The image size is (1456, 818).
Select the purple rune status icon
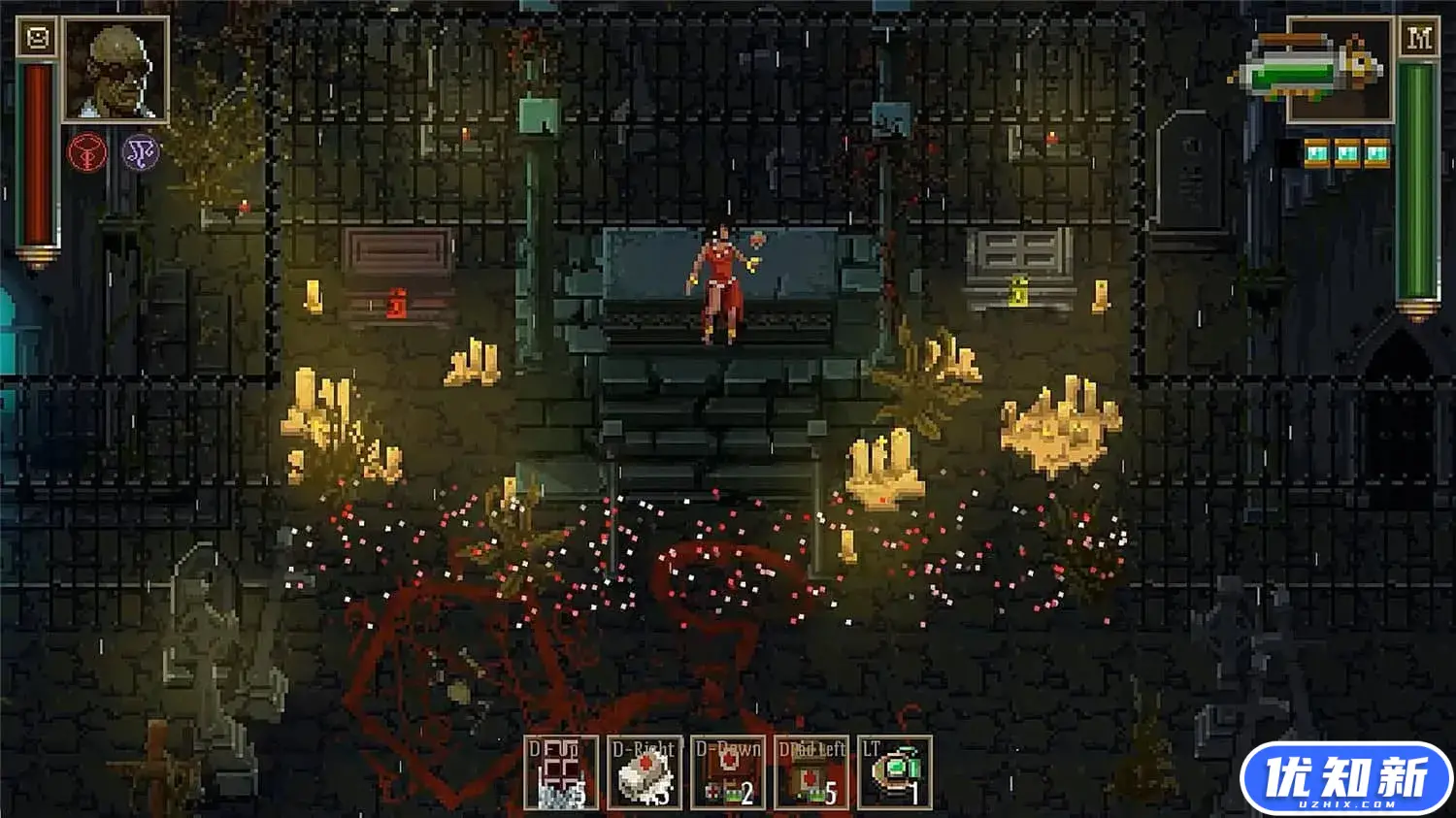click(140, 152)
